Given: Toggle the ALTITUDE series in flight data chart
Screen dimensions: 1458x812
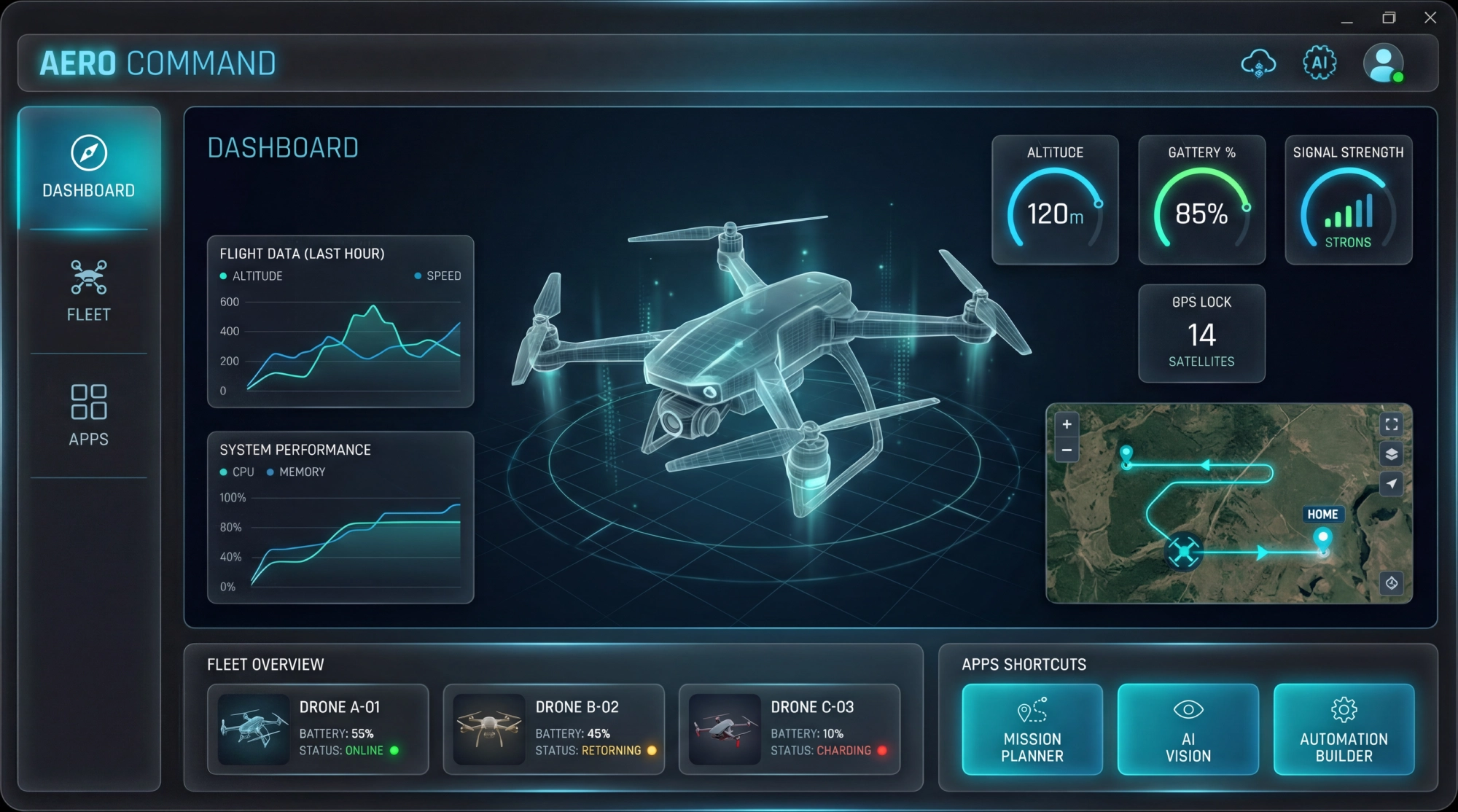Looking at the screenshot, I should [252, 276].
